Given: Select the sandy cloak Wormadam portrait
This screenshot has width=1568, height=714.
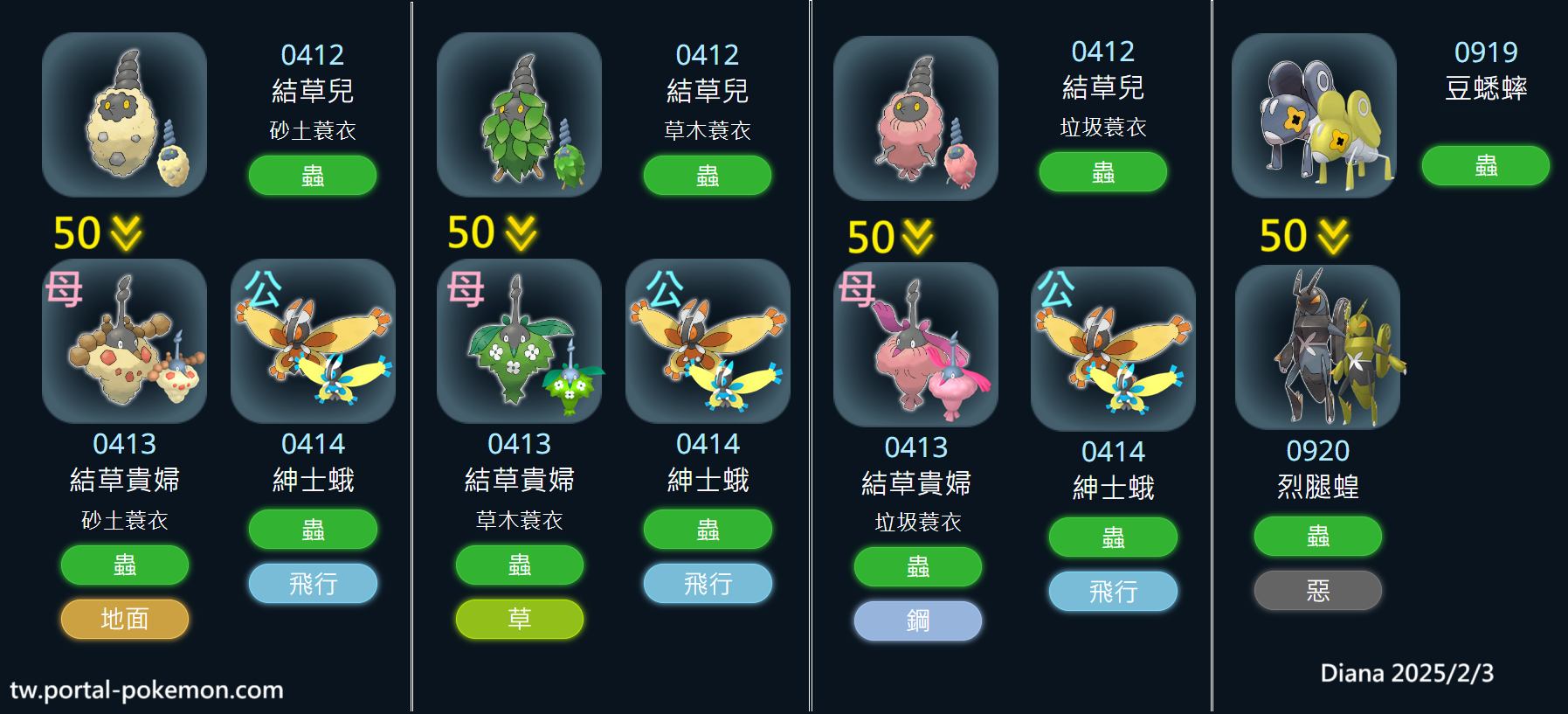Looking at the screenshot, I should click(x=124, y=341).
